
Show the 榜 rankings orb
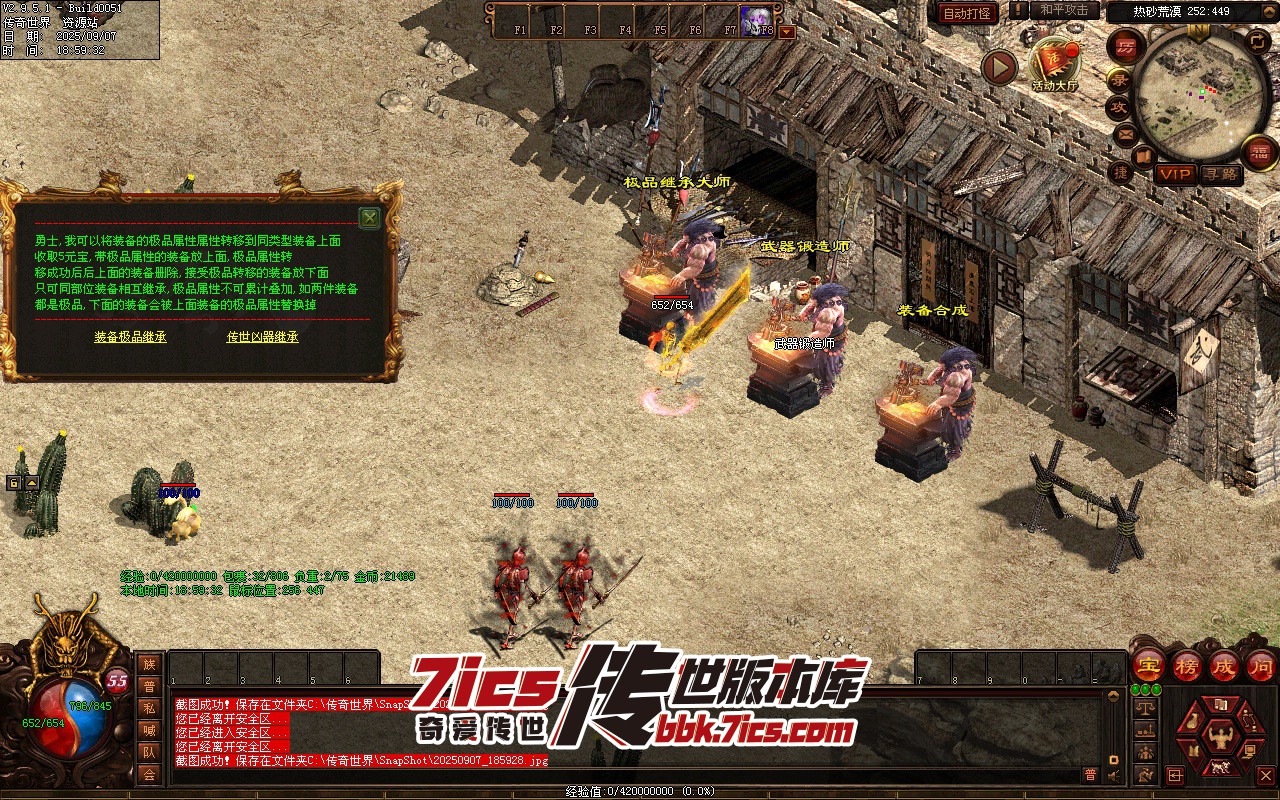pos(1187,664)
